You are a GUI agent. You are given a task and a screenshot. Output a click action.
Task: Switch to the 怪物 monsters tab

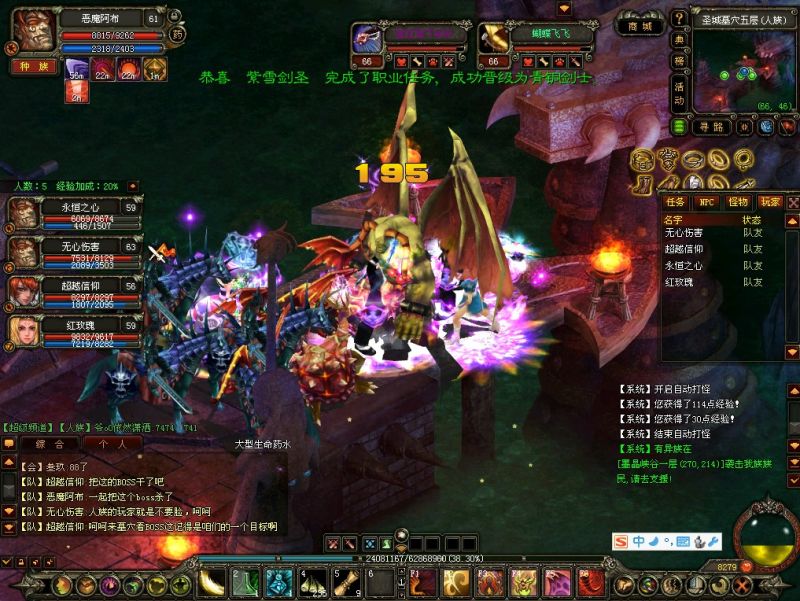tap(738, 202)
